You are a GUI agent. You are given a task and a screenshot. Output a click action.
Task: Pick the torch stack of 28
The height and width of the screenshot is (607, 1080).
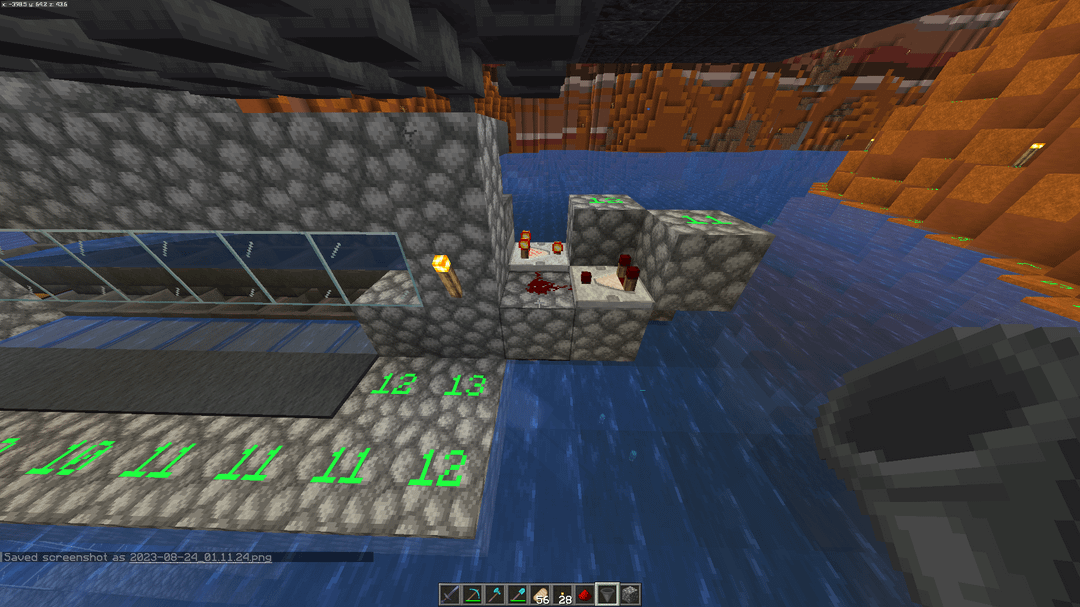[562, 595]
